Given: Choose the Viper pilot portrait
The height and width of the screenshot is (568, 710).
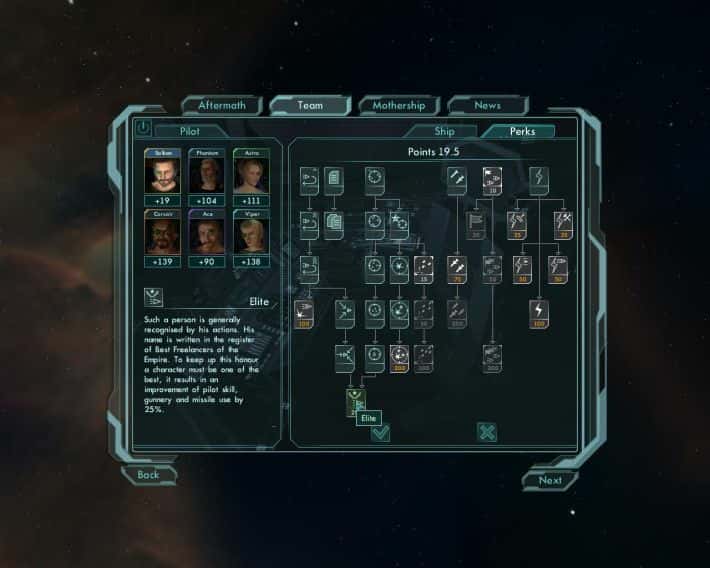Looking at the screenshot, I should point(250,236).
